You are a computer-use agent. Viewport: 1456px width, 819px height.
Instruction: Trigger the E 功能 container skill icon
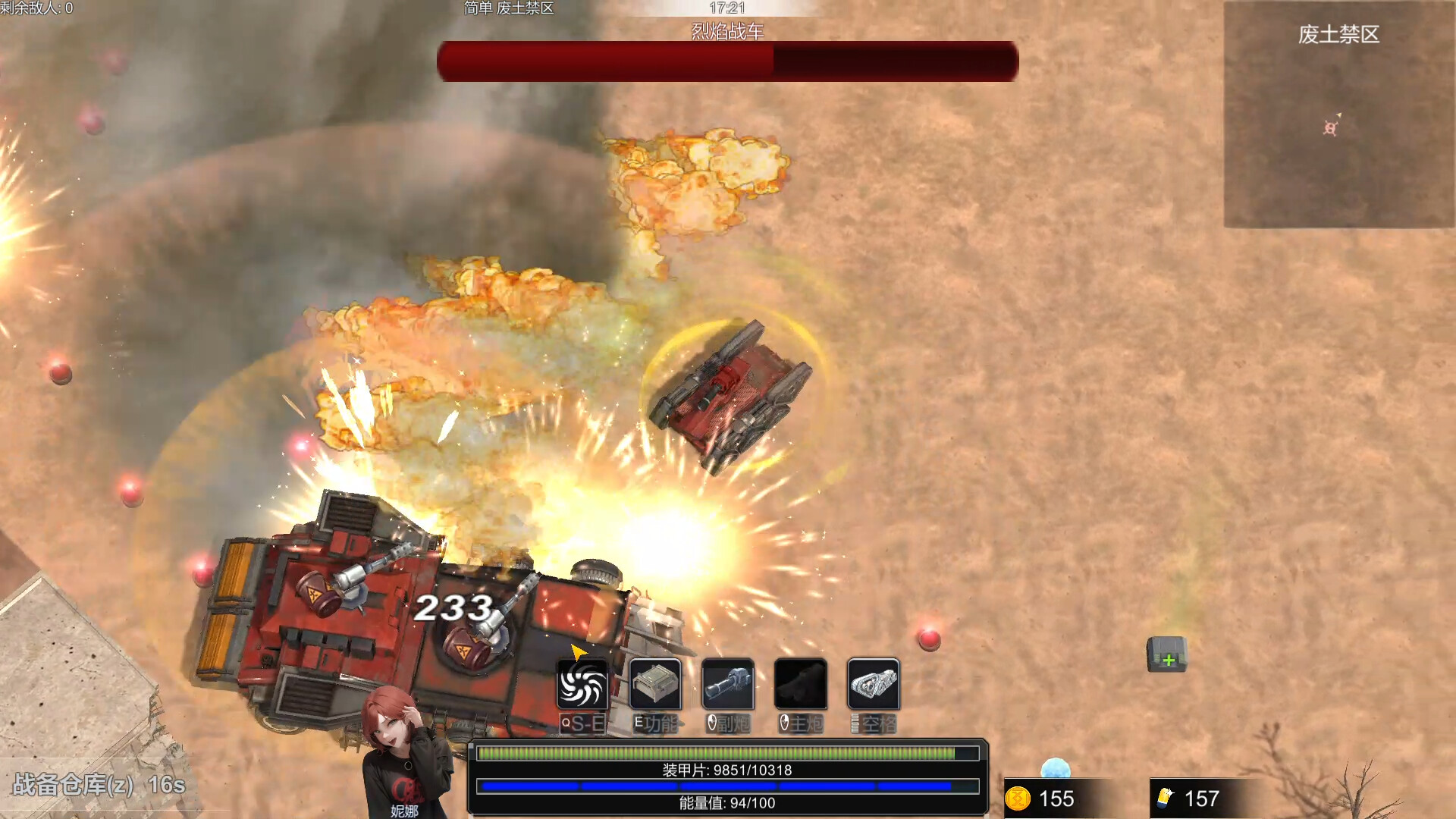point(654,685)
